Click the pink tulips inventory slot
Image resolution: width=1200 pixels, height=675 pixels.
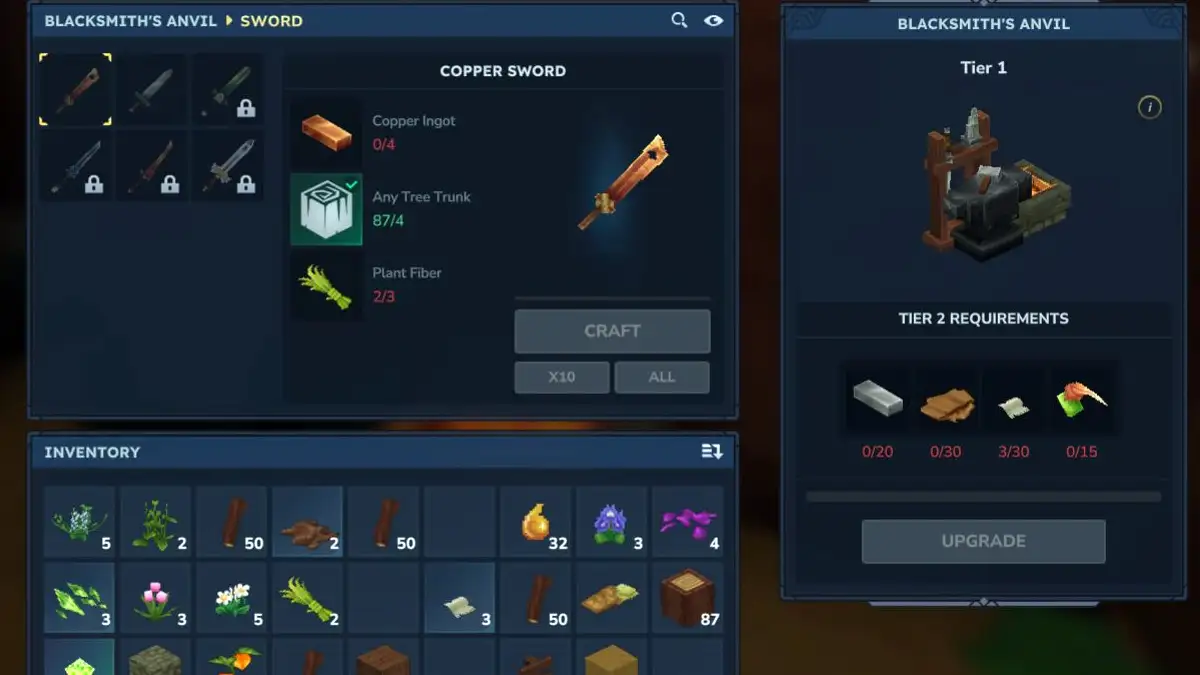click(x=155, y=598)
